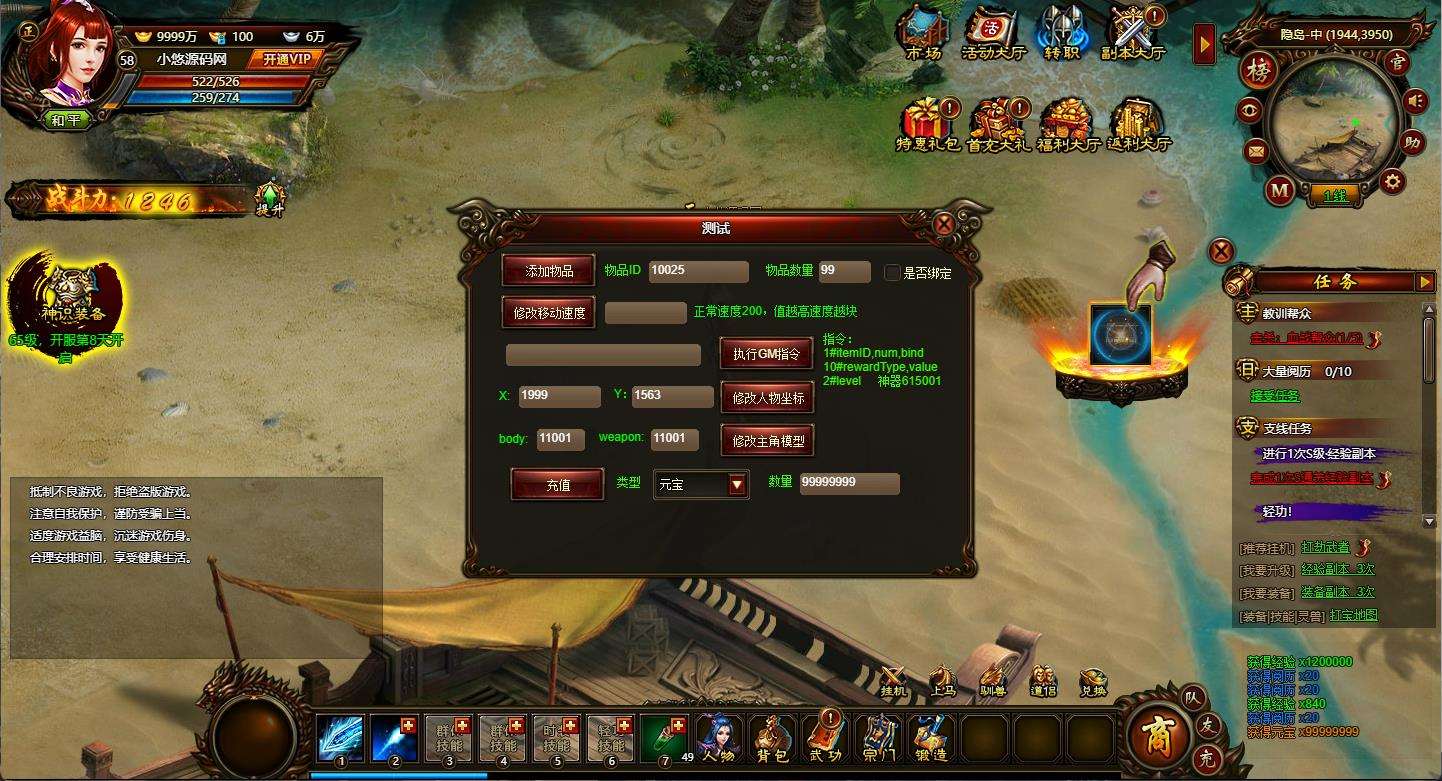Open the 特惠礼包 gift pack
Screen dimensions: 1442x781
click(x=927, y=124)
